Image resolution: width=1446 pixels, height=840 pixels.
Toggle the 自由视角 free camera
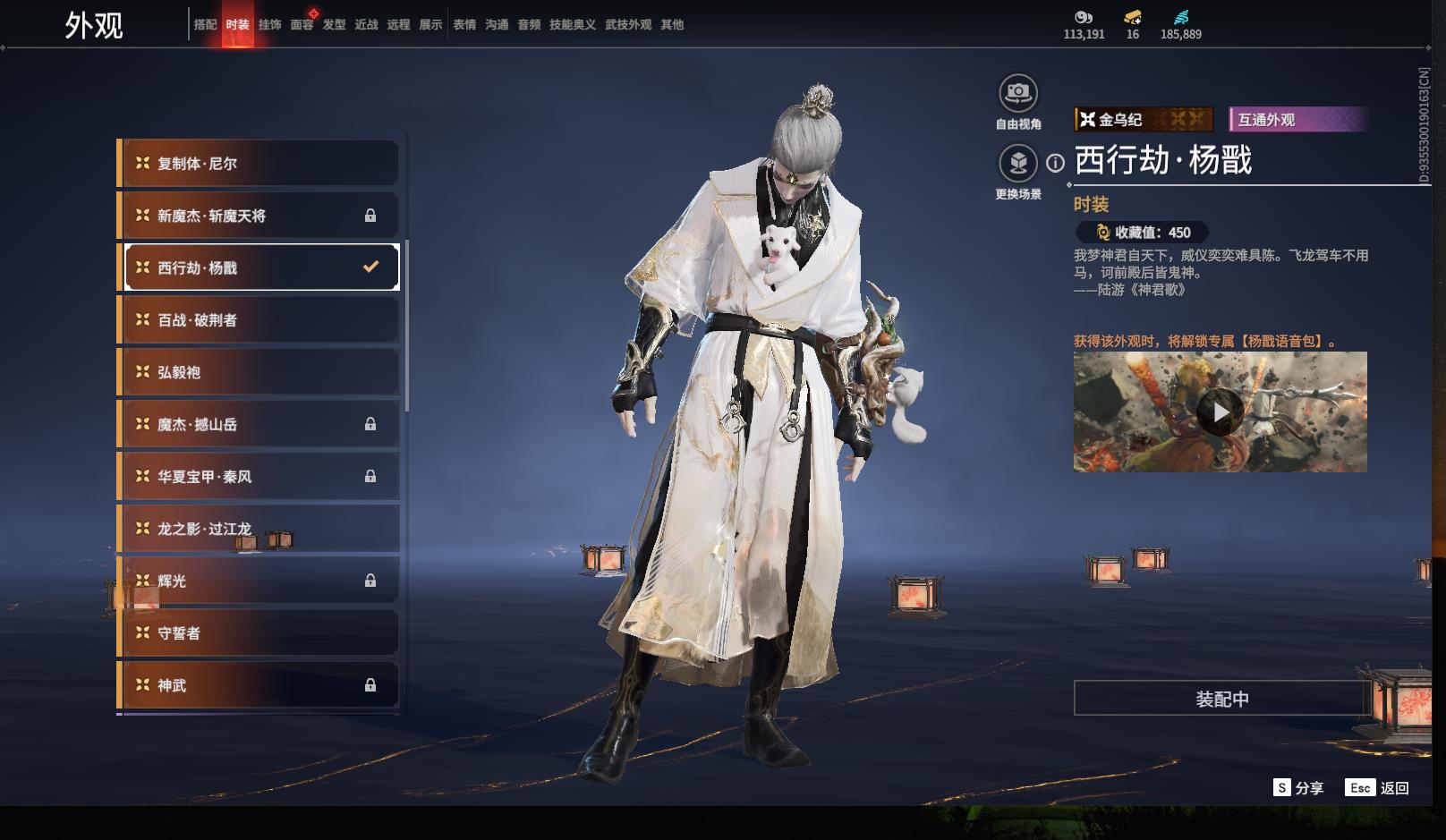(1017, 94)
